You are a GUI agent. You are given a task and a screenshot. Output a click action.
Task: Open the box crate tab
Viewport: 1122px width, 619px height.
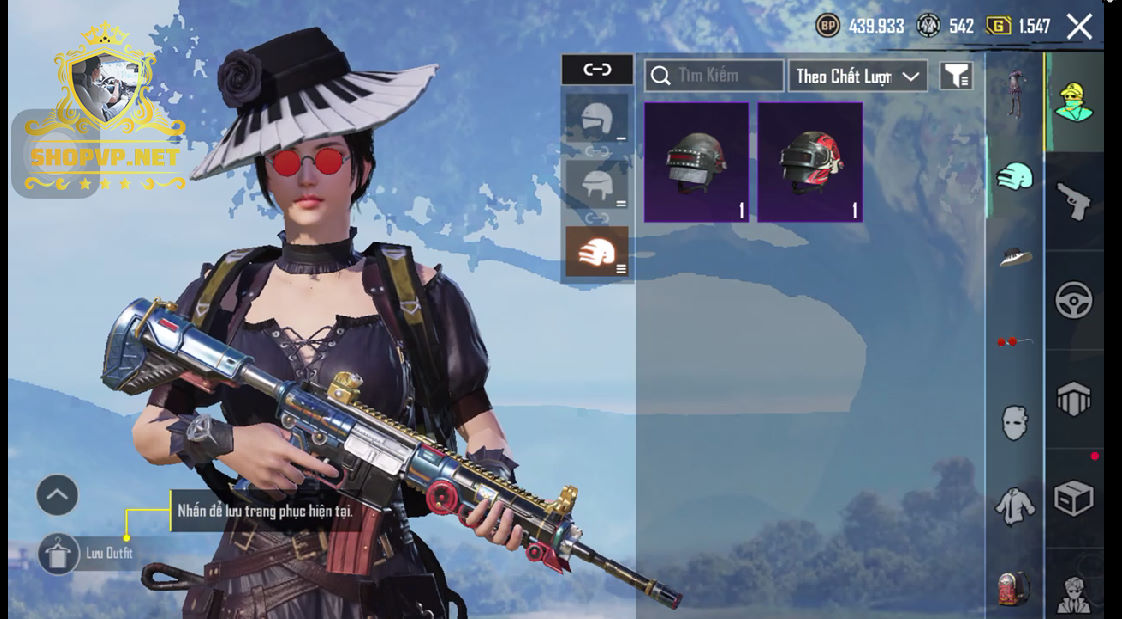click(1074, 497)
